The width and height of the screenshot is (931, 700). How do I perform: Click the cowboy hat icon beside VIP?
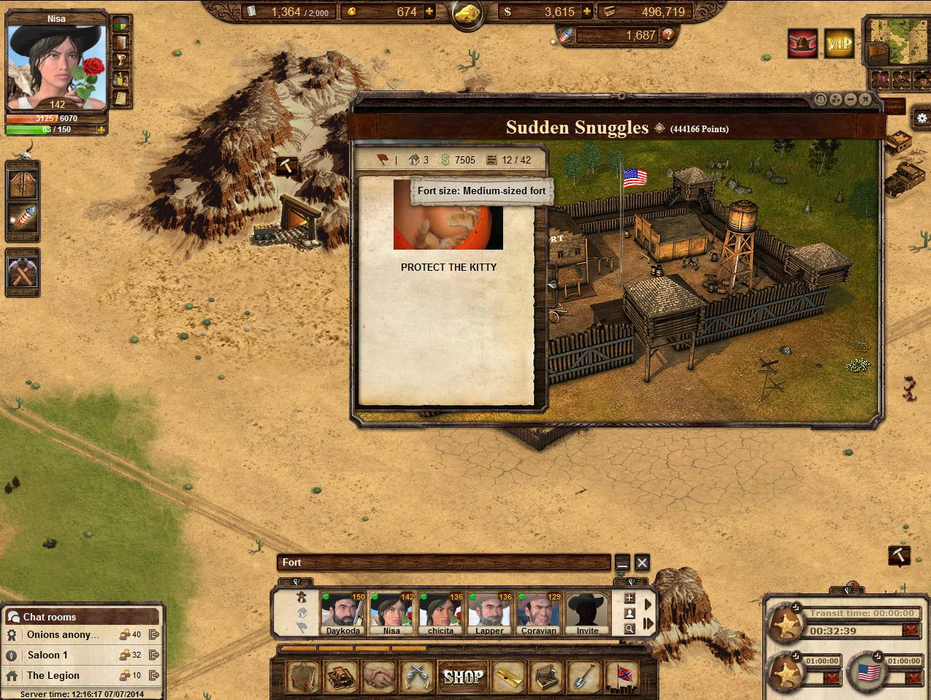(x=802, y=42)
